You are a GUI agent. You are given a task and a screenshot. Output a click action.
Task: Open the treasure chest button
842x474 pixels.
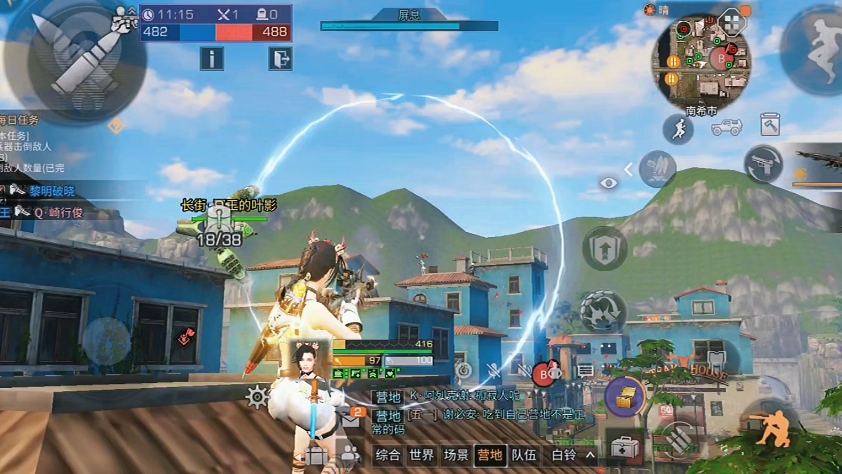pos(624,395)
